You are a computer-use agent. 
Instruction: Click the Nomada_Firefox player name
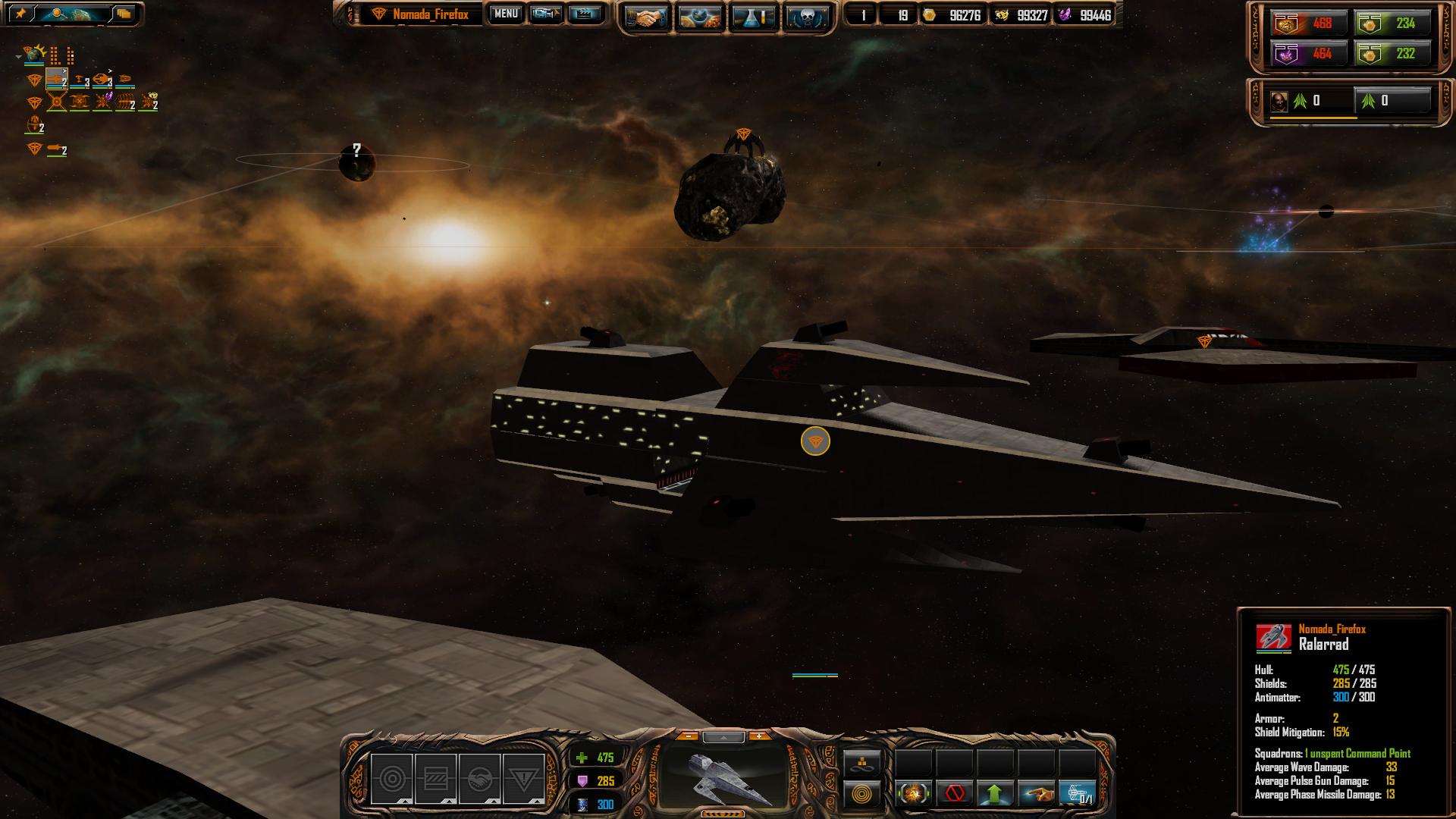pos(430,14)
